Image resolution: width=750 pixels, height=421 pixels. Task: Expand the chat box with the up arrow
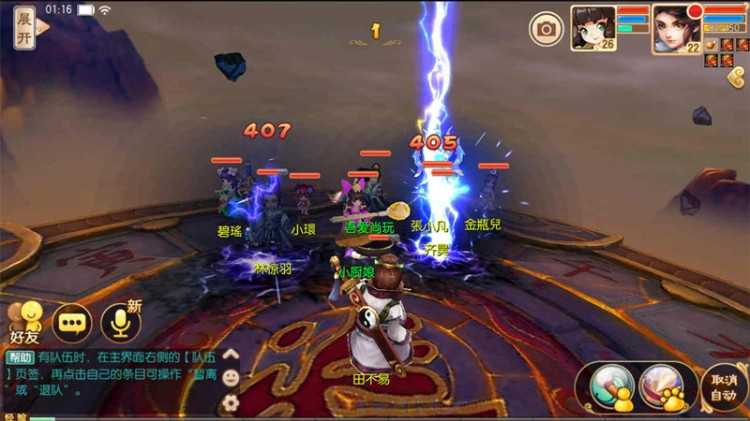point(231,354)
